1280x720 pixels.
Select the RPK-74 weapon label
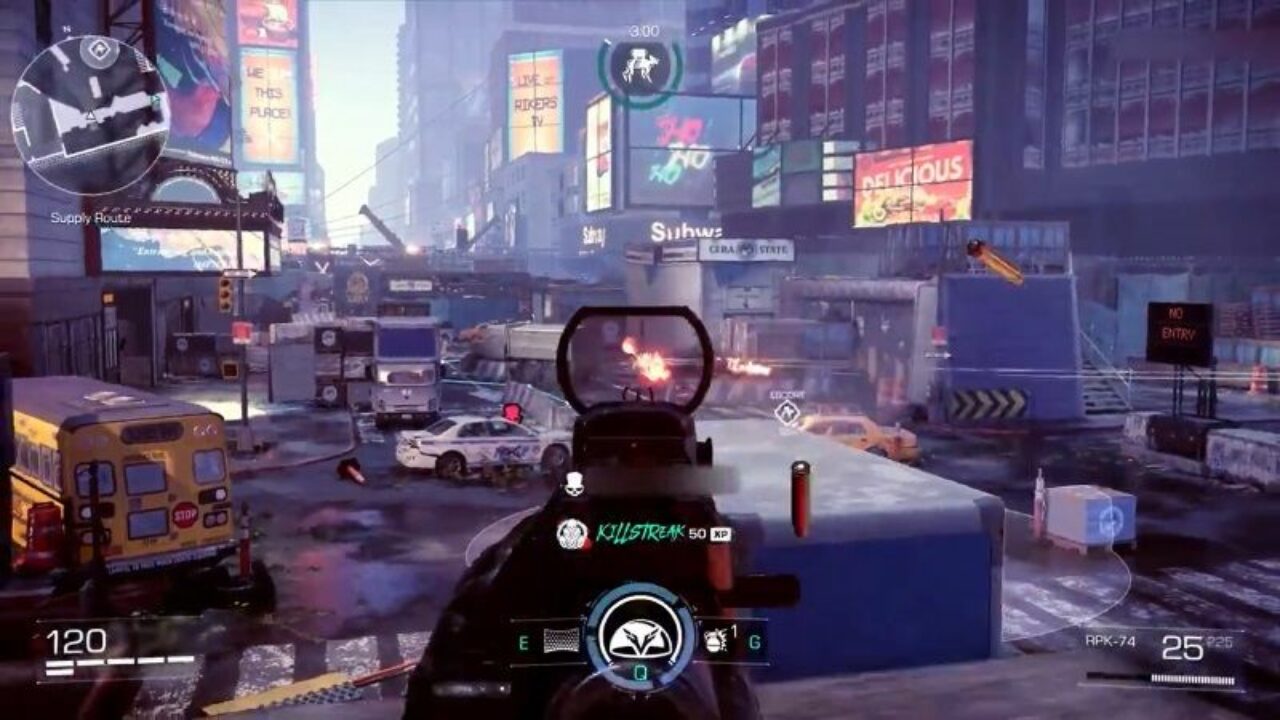pyautogui.click(x=1110, y=642)
